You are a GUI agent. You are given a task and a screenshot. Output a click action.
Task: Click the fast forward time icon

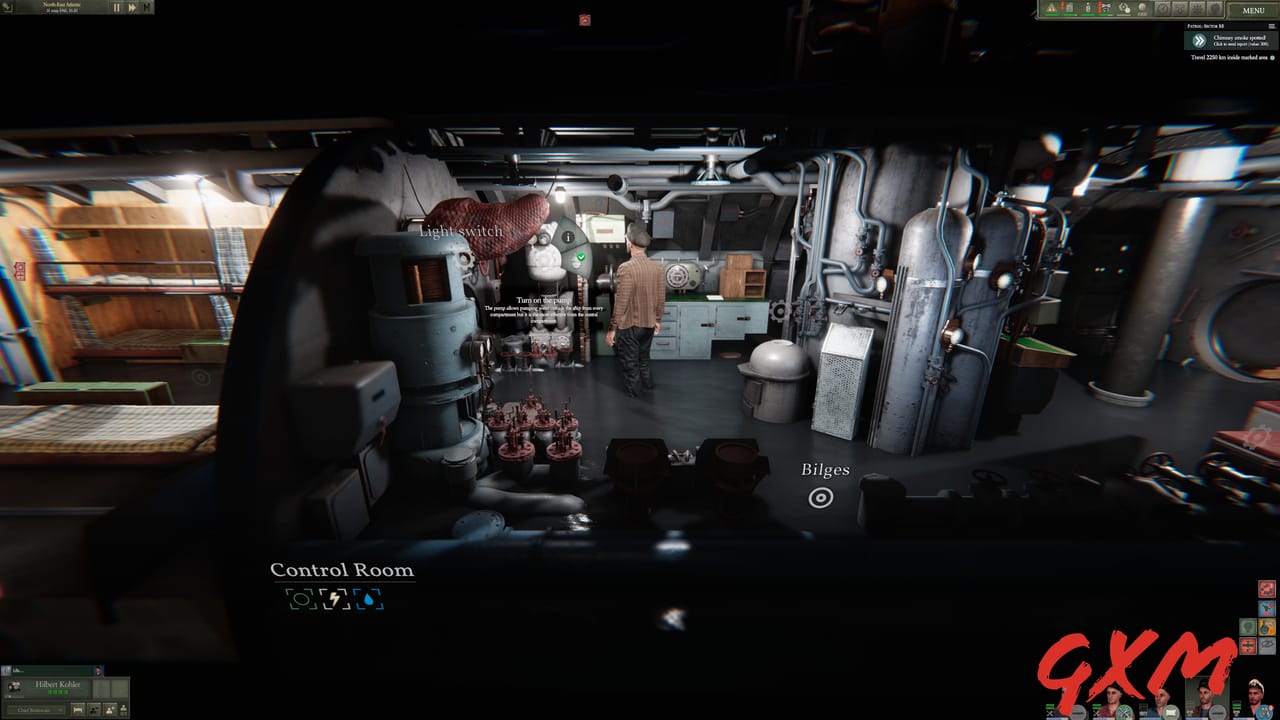coord(132,7)
